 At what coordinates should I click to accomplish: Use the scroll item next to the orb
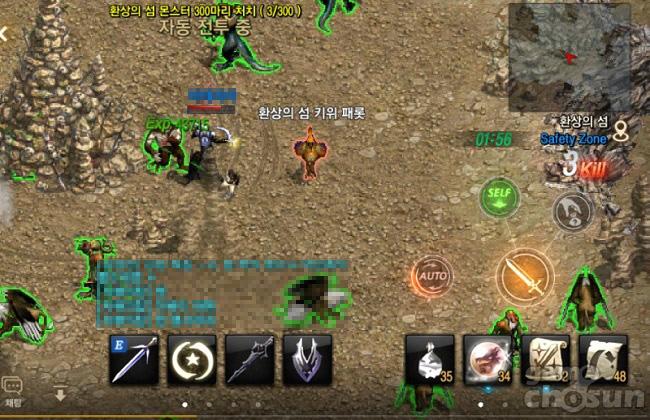(545, 360)
